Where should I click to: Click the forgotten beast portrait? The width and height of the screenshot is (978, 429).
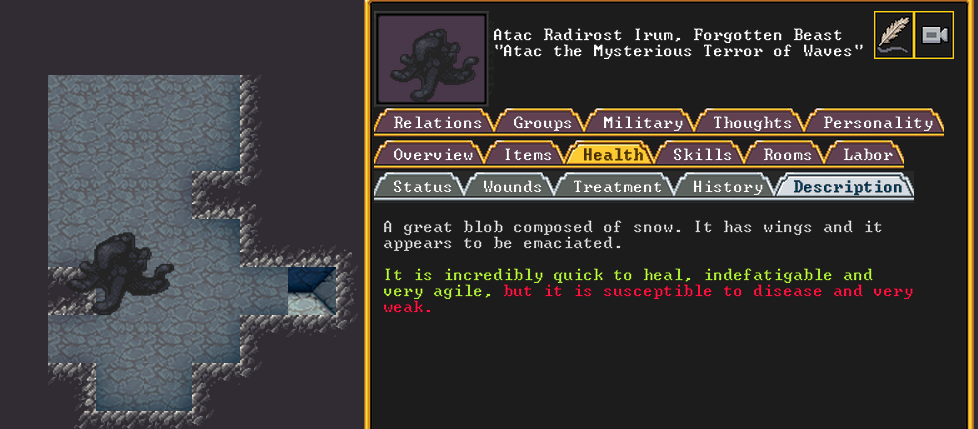pyautogui.click(x=431, y=58)
